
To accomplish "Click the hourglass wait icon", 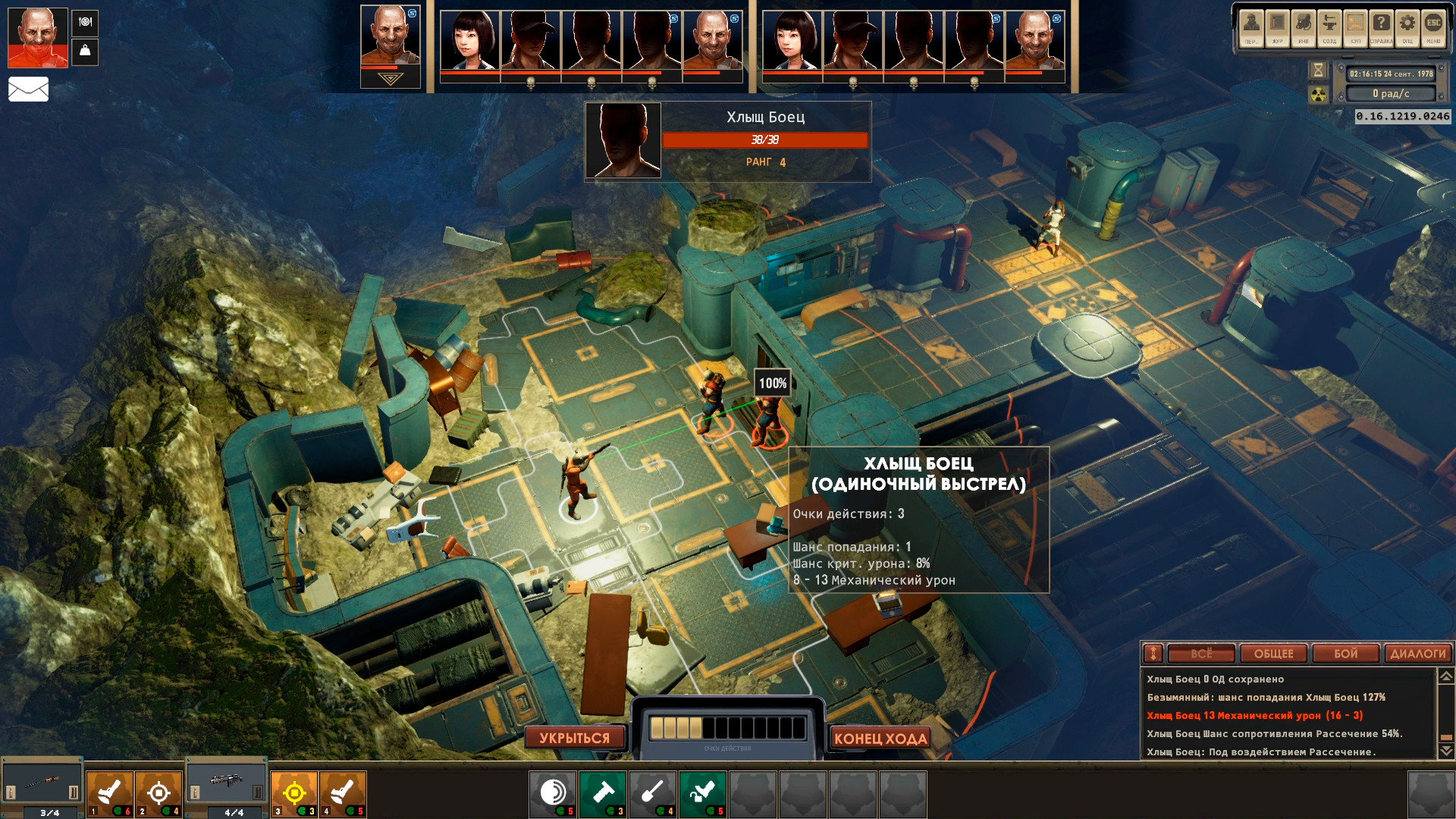I will (1318, 71).
